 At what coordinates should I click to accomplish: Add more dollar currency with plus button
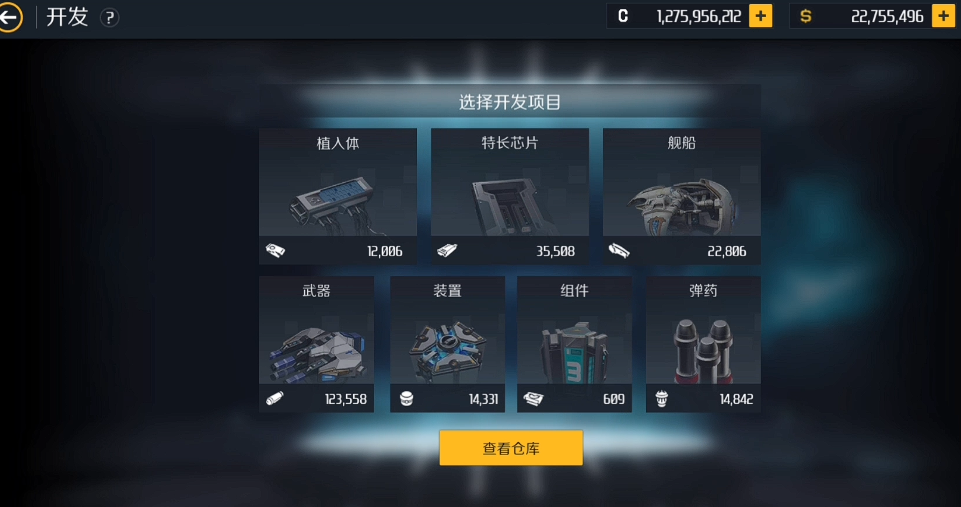(942, 17)
